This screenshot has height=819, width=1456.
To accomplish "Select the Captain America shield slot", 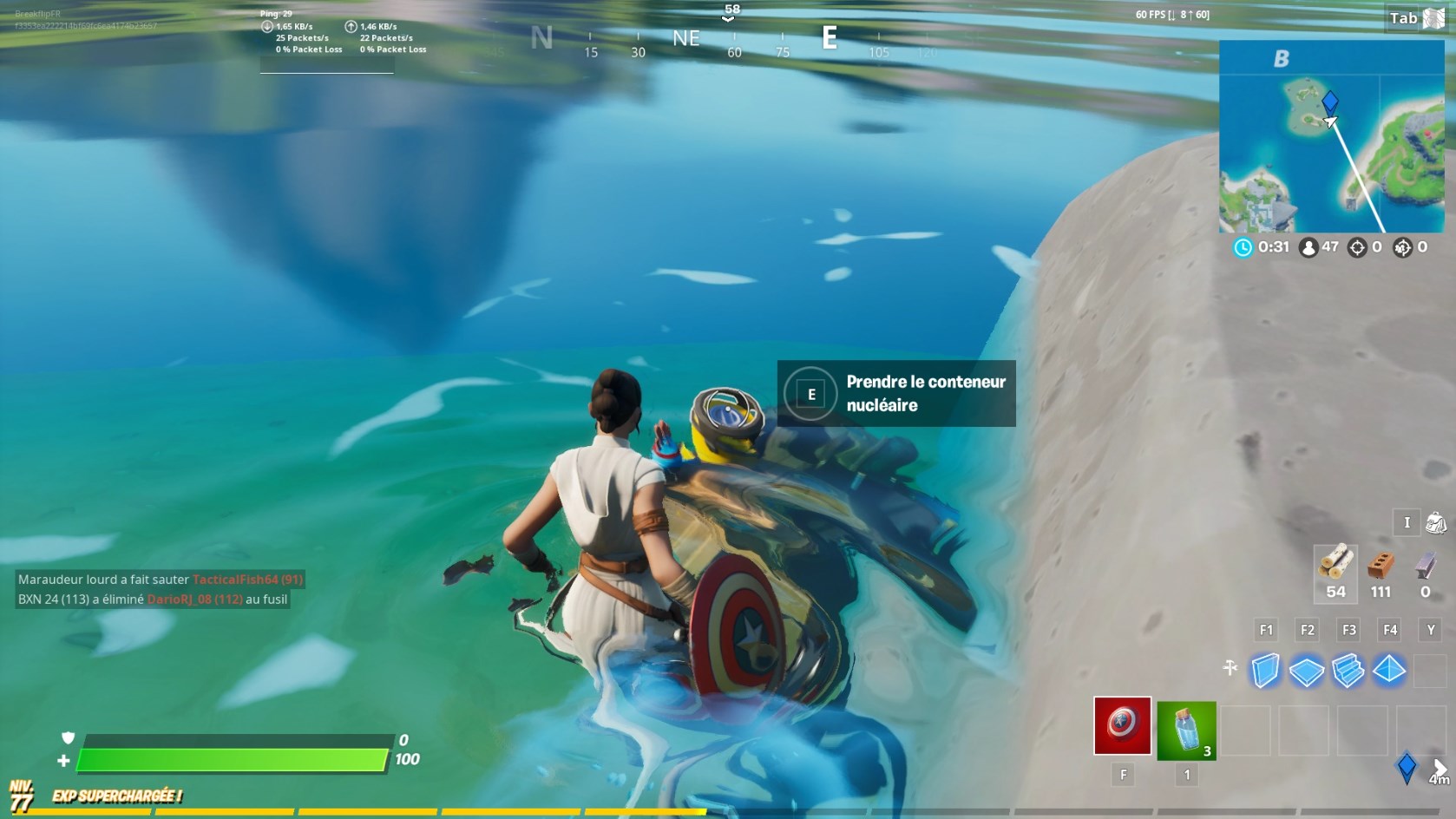I will point(1122,725).
